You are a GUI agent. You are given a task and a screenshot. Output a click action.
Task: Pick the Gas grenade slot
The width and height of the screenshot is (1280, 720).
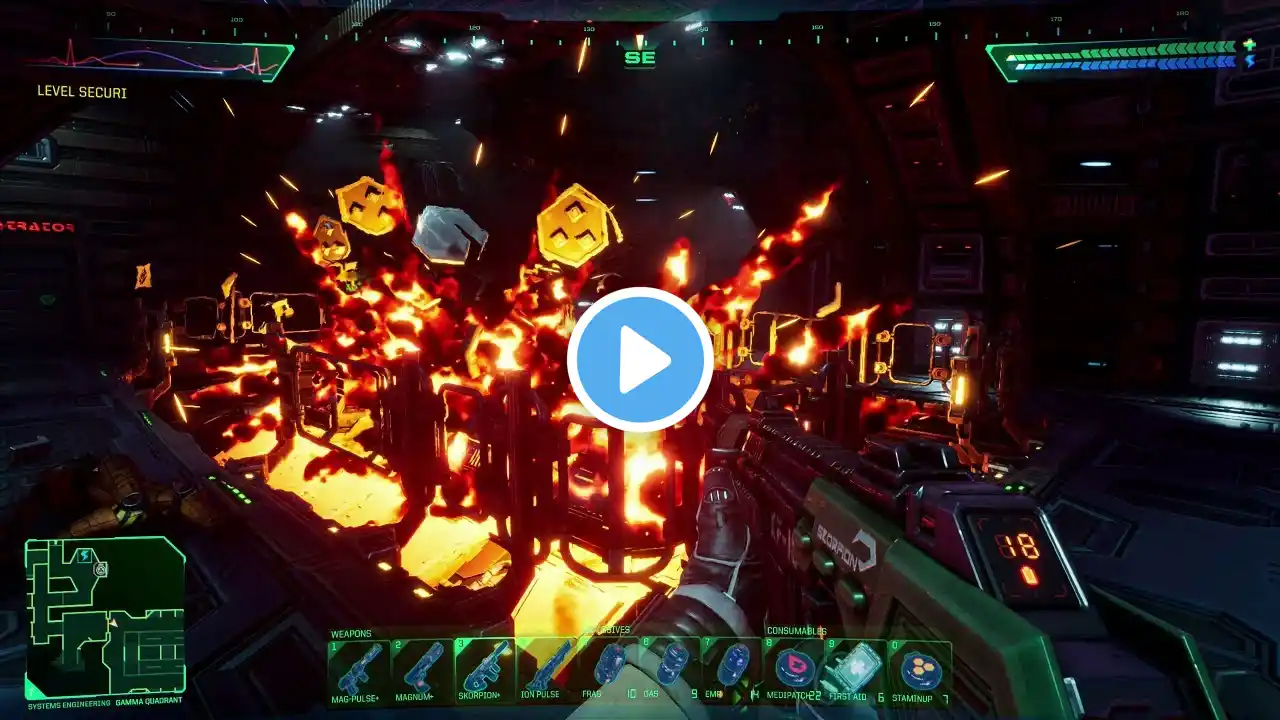669,666
